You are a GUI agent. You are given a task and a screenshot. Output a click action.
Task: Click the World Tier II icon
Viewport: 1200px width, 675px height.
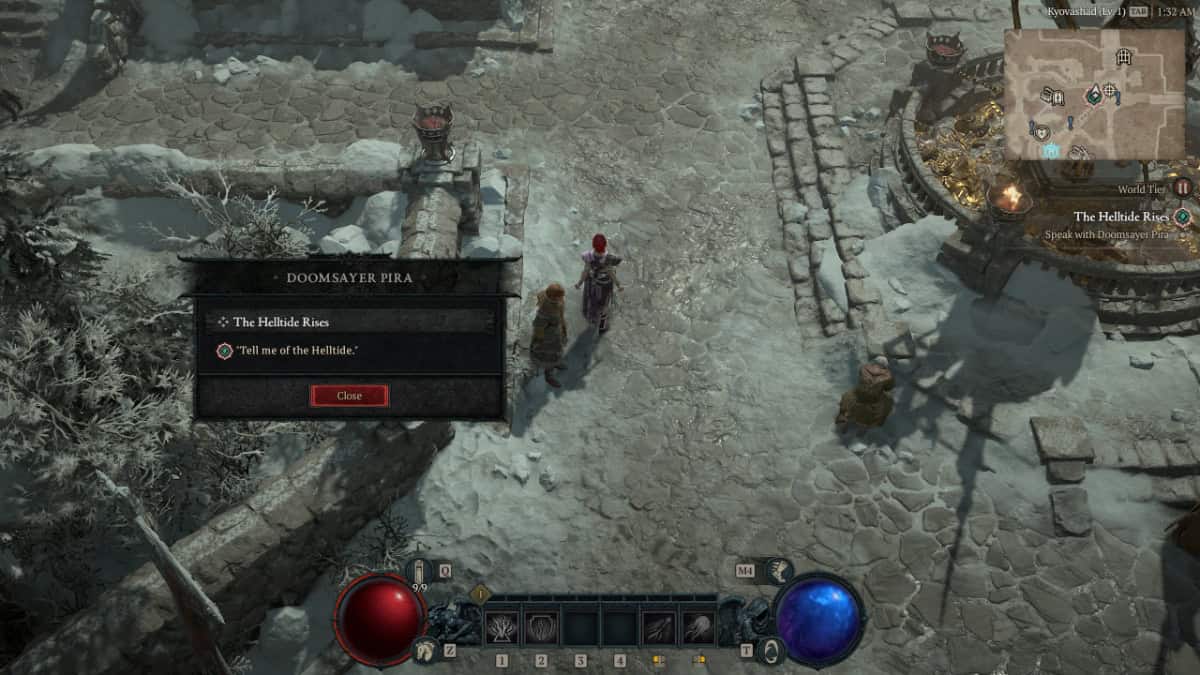point(1183,187)
